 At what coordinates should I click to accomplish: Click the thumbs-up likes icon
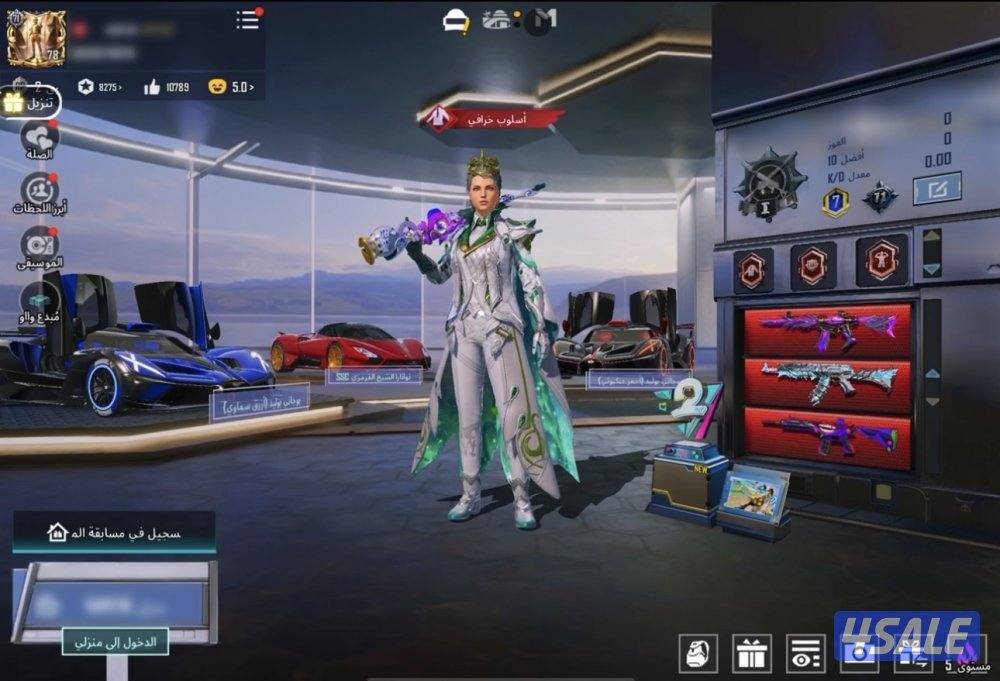pos(152,87)
